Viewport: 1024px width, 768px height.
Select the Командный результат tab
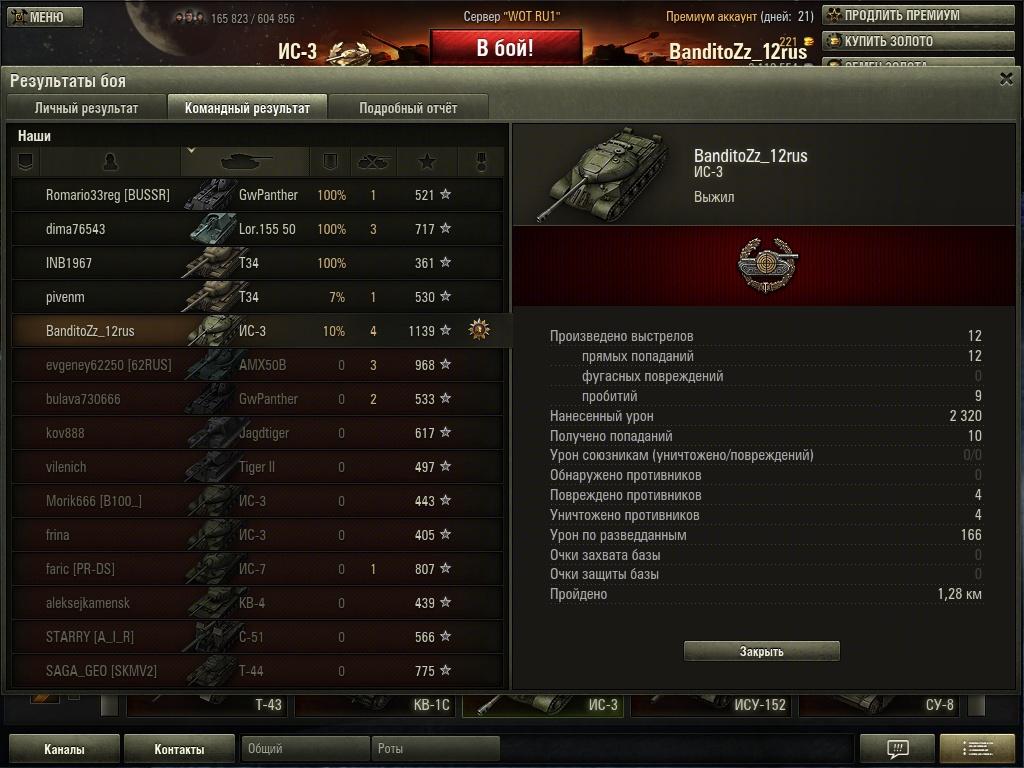coord(247,108)
